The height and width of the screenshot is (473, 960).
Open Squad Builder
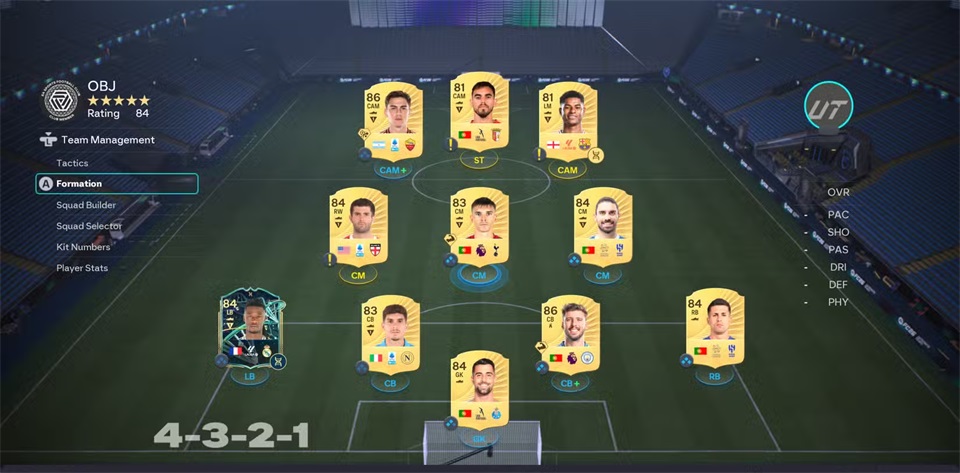[86, 205]
